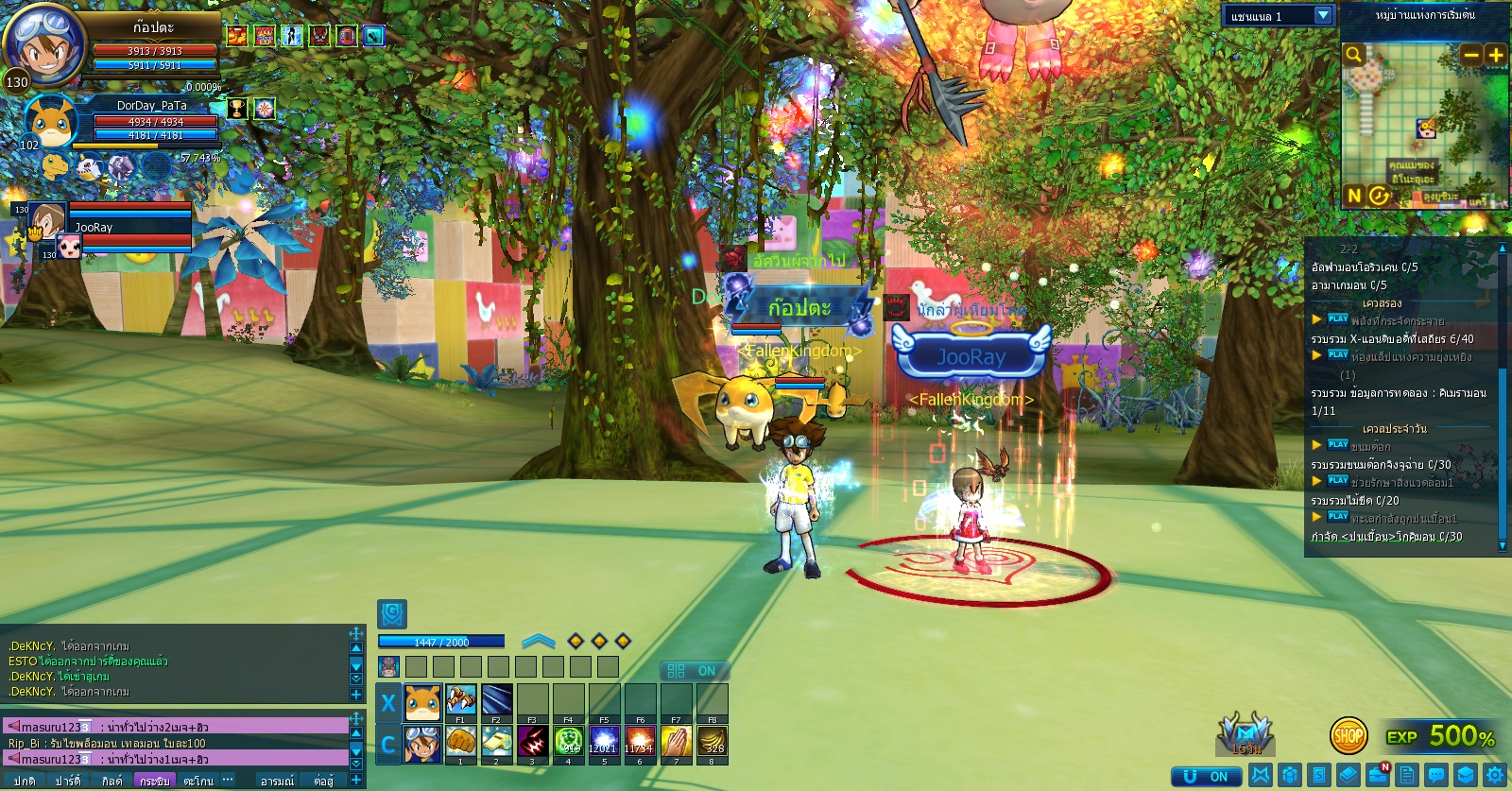The image size is (1512, 791).
Task: Open the toolbox icon with N badge
Action: coord(1378,775)
